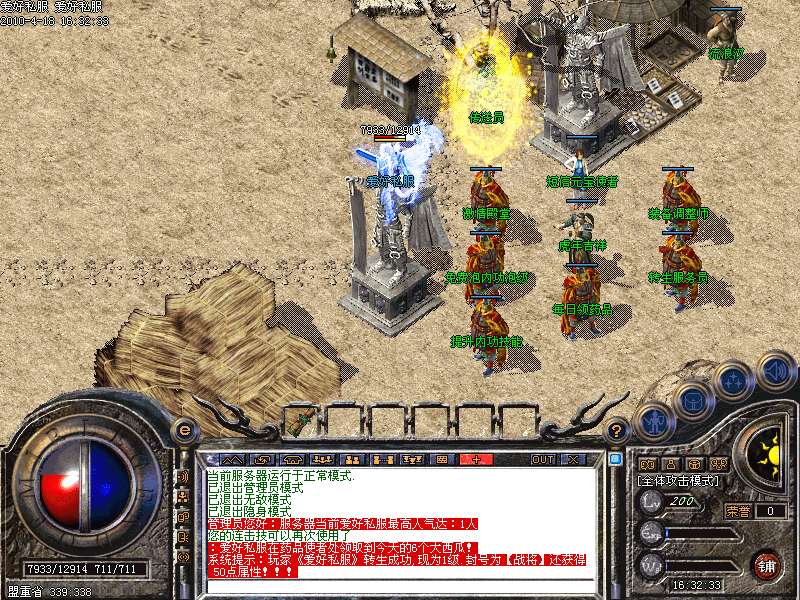Click the 荣誉 honor label
800x600 pixels.
(x=738, y=510)
